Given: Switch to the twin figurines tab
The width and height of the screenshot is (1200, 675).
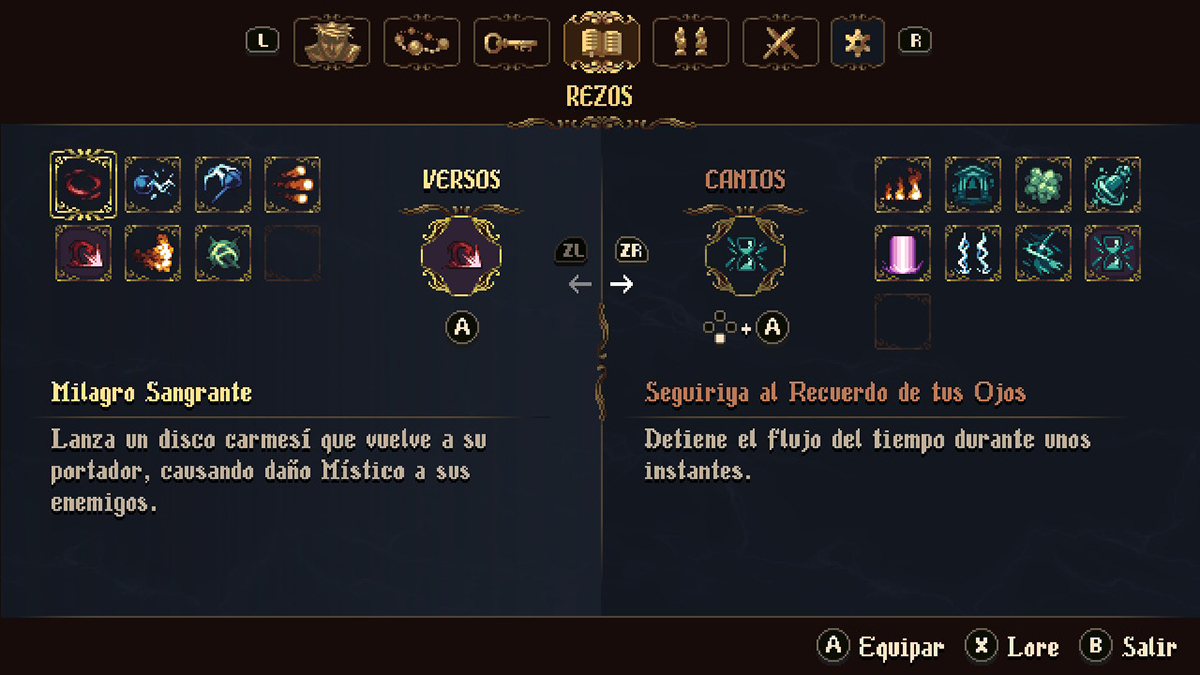Looking at the screenshot, I should (x=691, y=43).
